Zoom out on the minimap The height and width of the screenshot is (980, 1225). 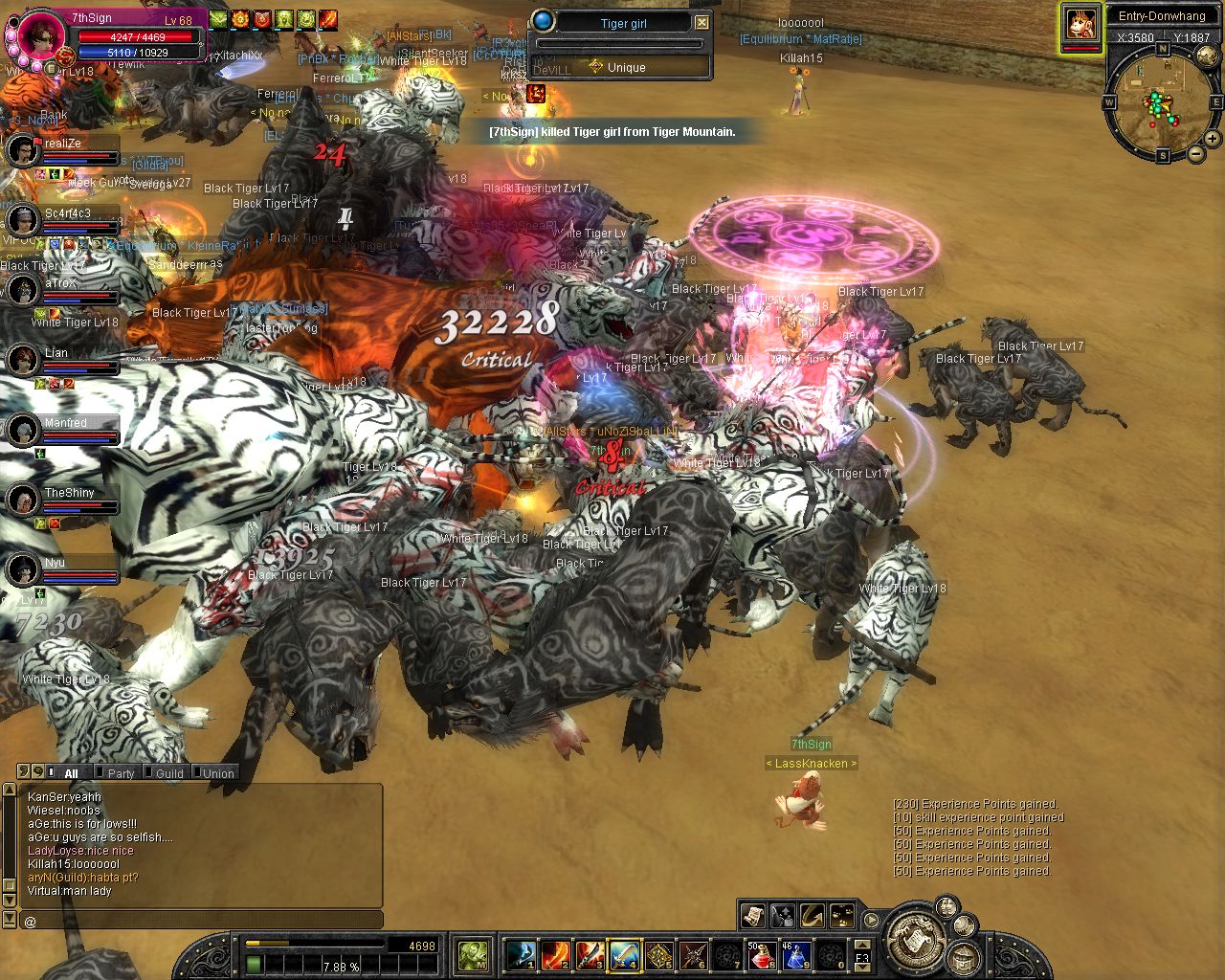[x=1194, y=154]
